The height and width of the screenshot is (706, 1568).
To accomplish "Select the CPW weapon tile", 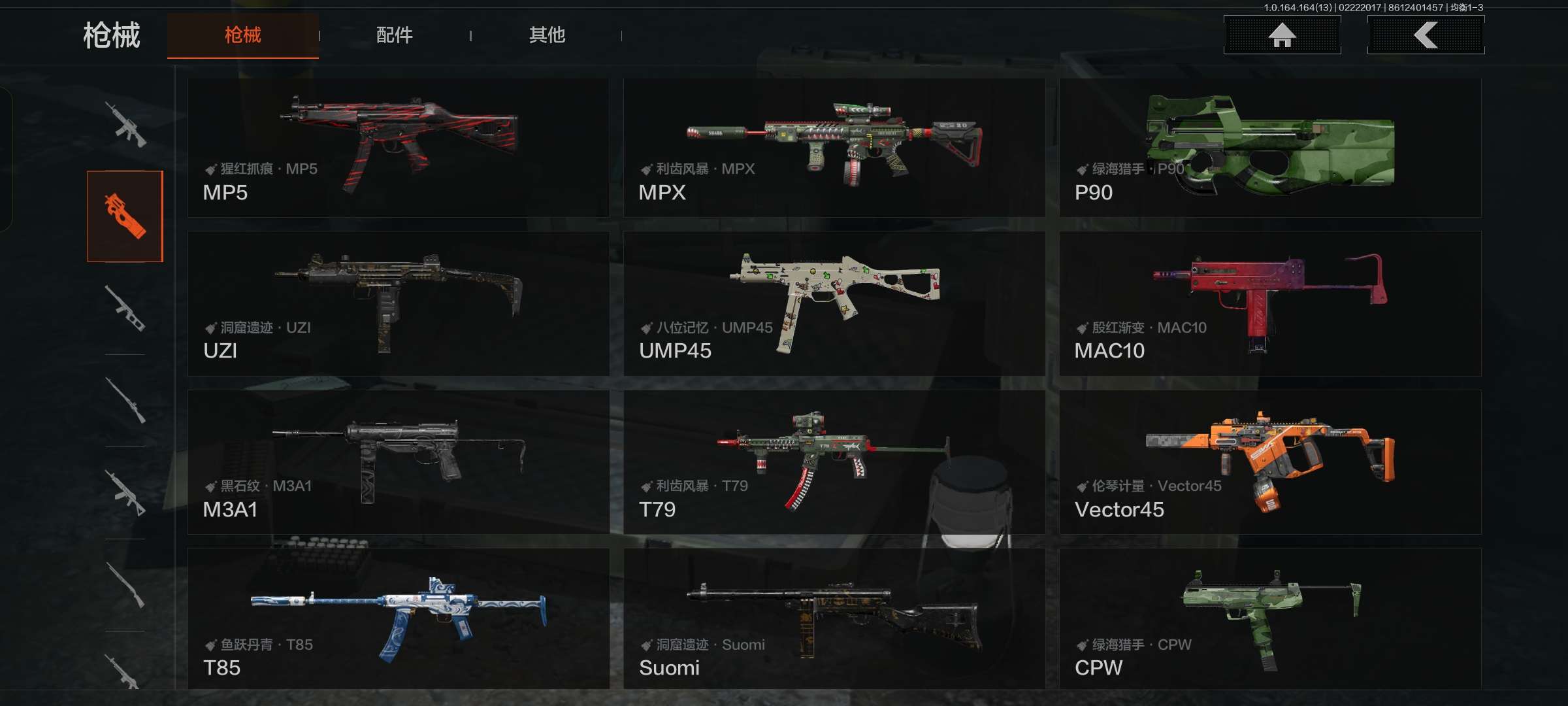I will [1269, 618].
